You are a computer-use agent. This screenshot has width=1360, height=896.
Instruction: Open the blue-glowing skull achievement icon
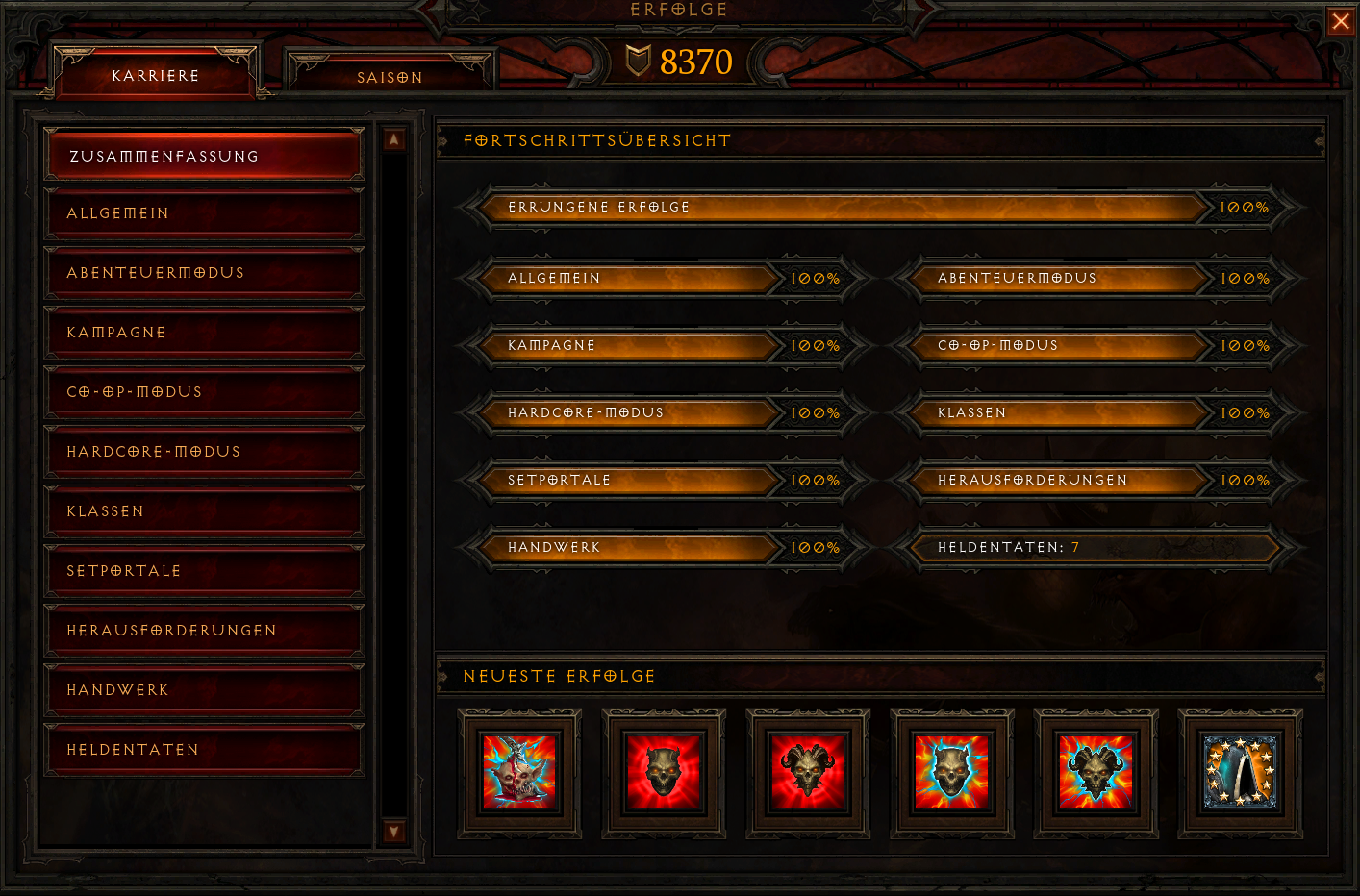point(951,774)
